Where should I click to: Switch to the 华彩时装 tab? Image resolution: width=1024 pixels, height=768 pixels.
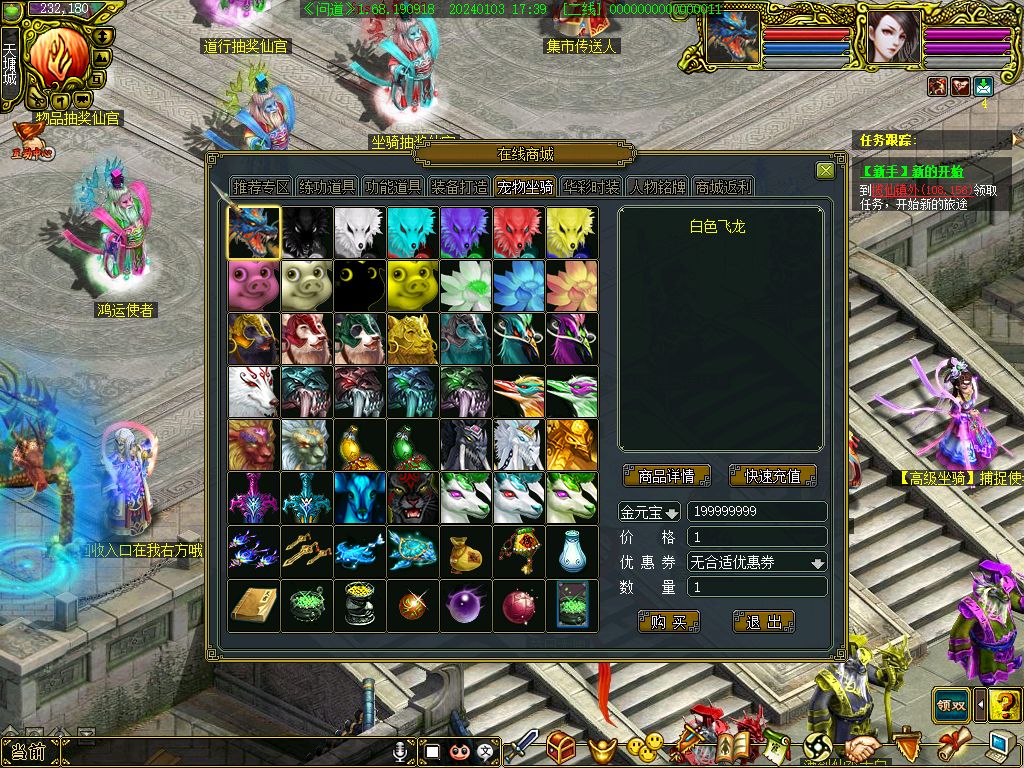point(591,187)
